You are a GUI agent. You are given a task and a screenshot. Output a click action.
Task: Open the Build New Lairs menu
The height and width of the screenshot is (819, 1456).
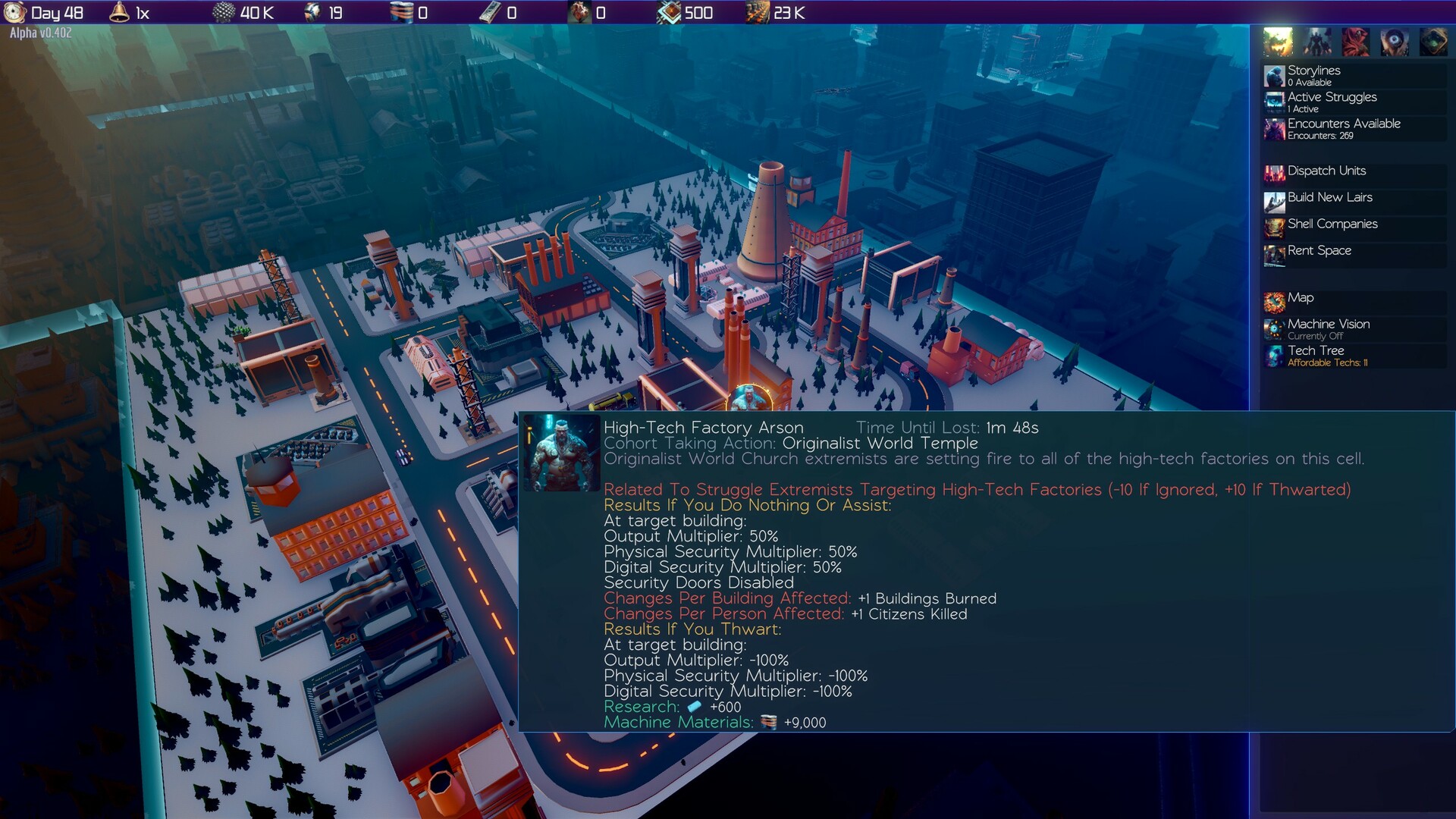1329,197
